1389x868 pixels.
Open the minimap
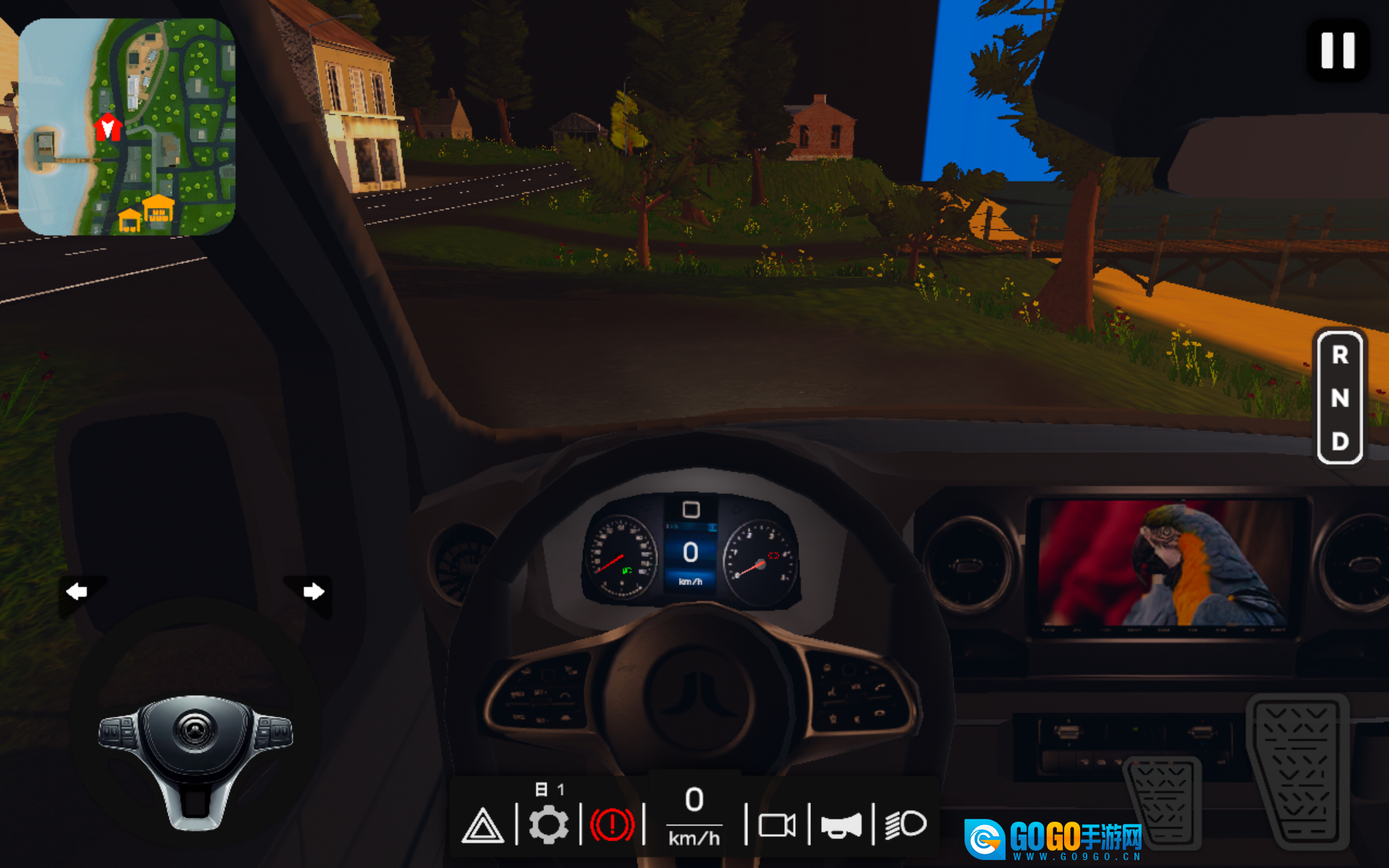[127, 127]
